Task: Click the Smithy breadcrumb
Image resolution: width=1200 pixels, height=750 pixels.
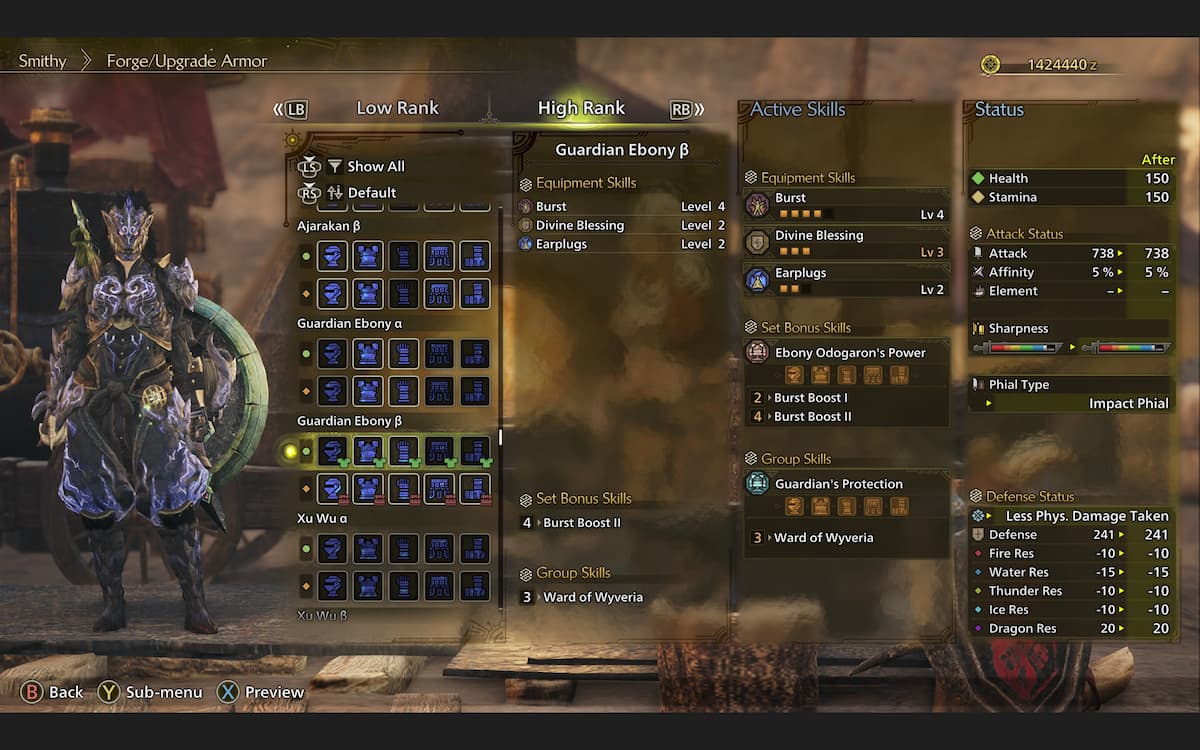Action: click(42, 61)
